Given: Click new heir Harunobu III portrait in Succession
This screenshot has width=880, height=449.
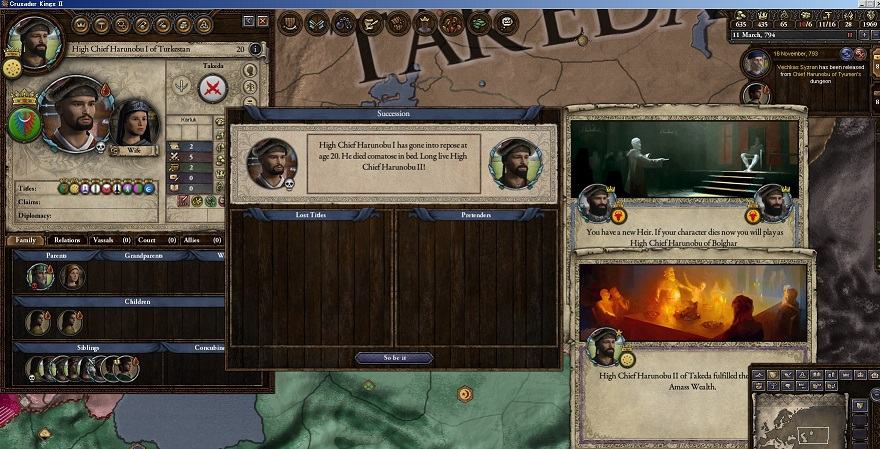Looking at the screenshot, I should click(x=515, y=162).
